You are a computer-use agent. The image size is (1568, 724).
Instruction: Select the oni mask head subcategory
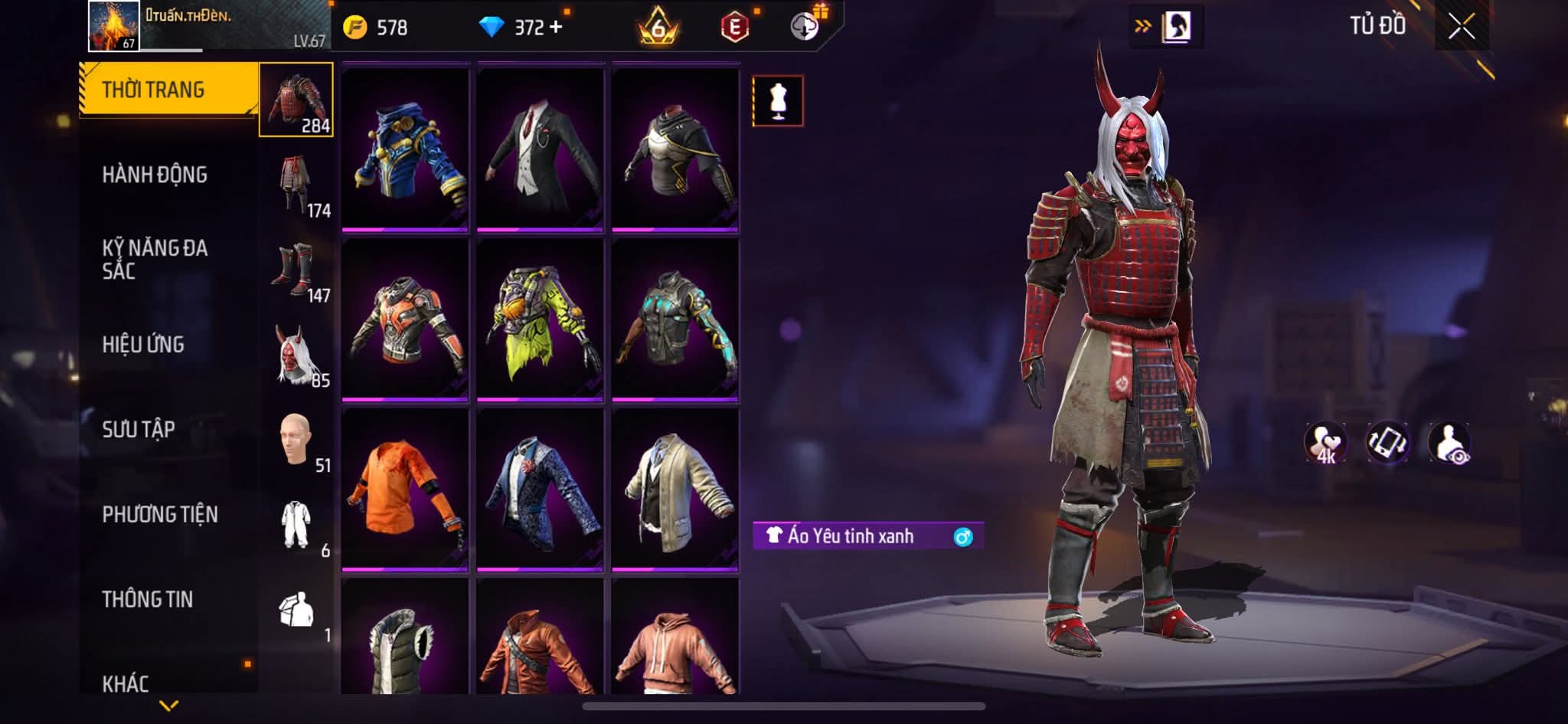tap(296, 355)
